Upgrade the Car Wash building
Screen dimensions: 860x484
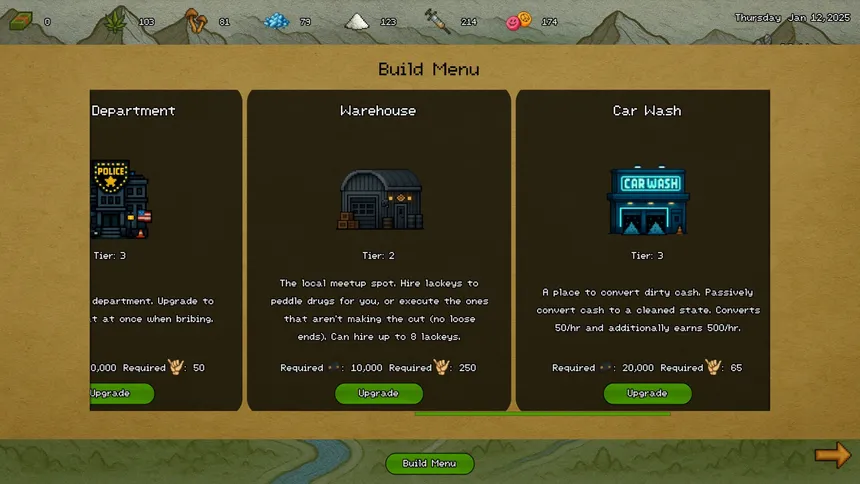(647, 393)
